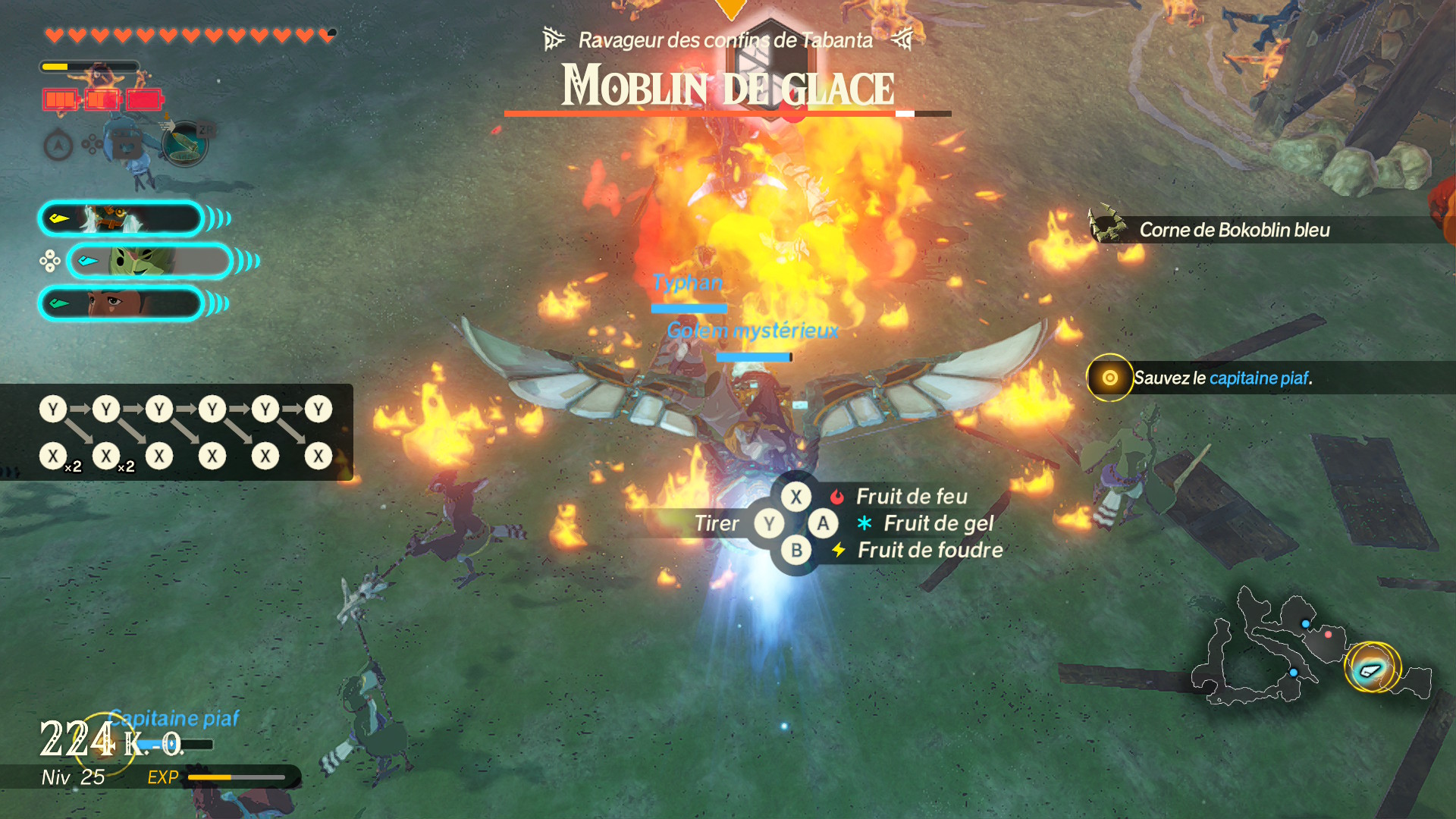Choose the dark-haired human character portrait
Screen dimensions: 1456x819
[121, 304]
